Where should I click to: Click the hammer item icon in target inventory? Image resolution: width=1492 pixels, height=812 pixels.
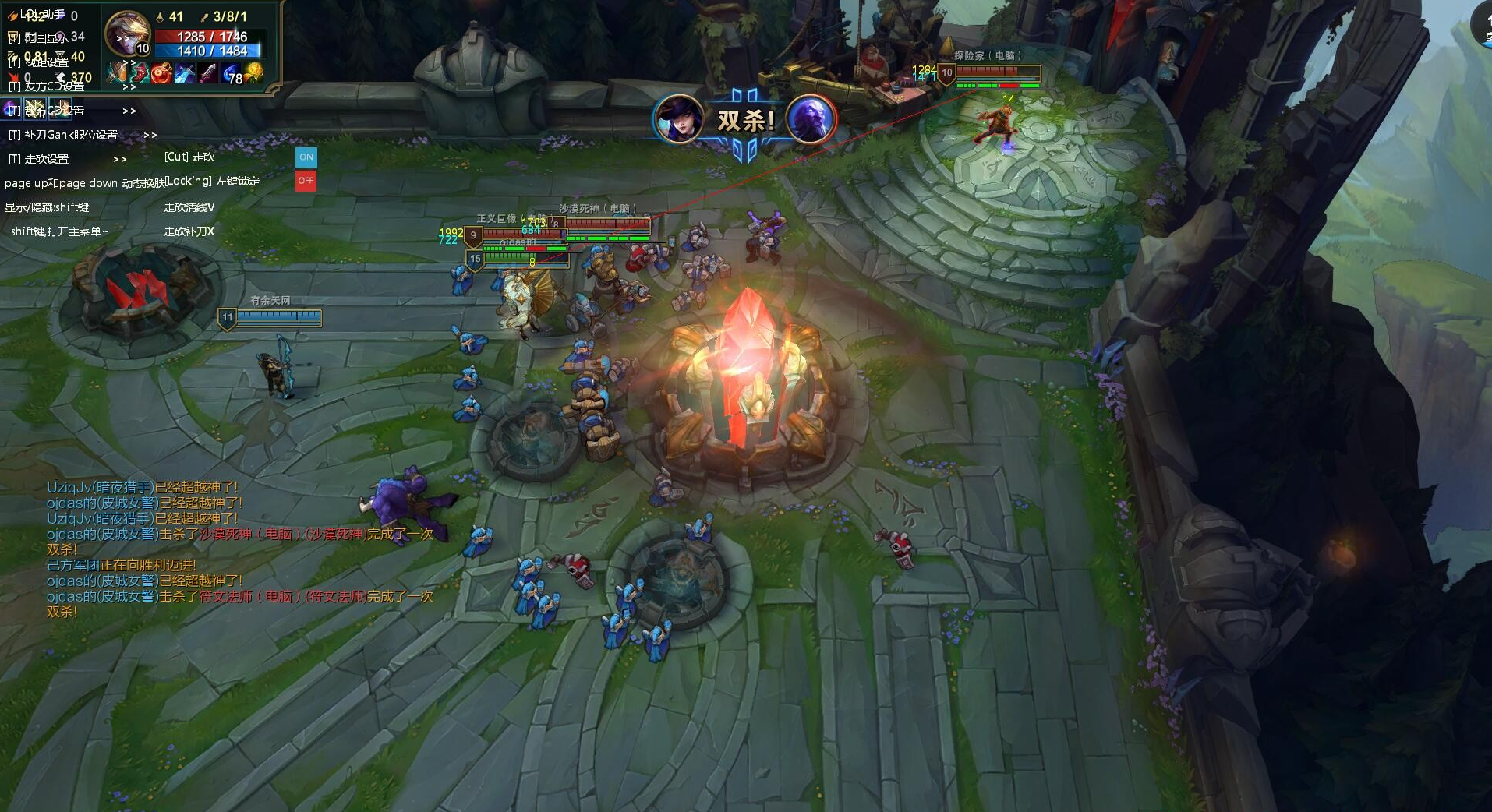pos(118,73)
